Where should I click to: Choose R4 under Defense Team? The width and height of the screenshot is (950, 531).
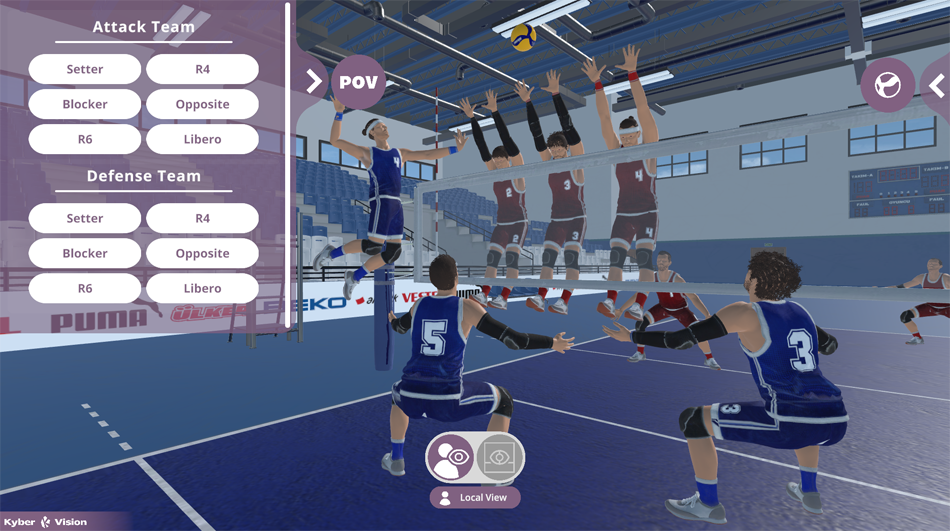[202, 218]
